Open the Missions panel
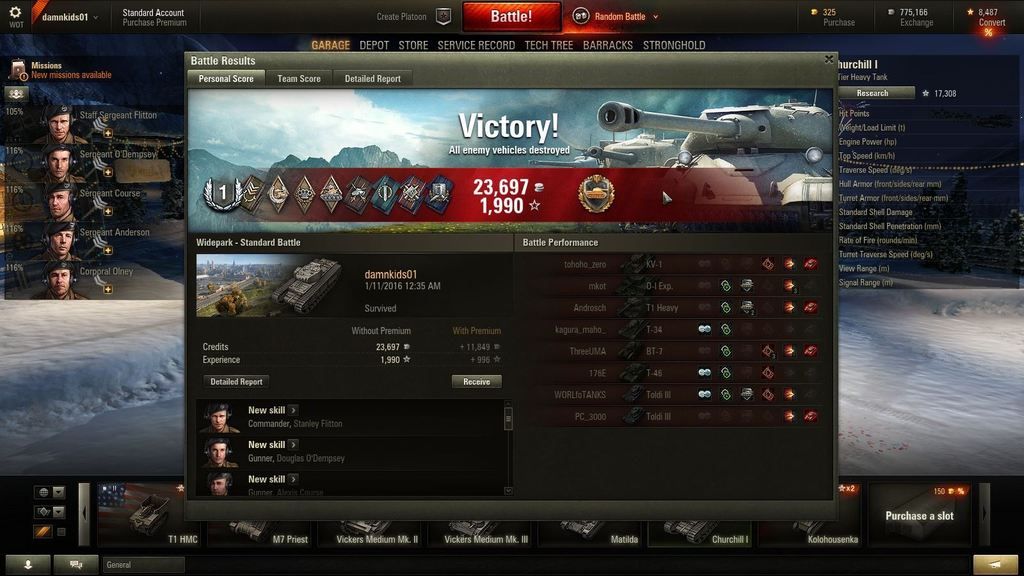 click(46, 66)
